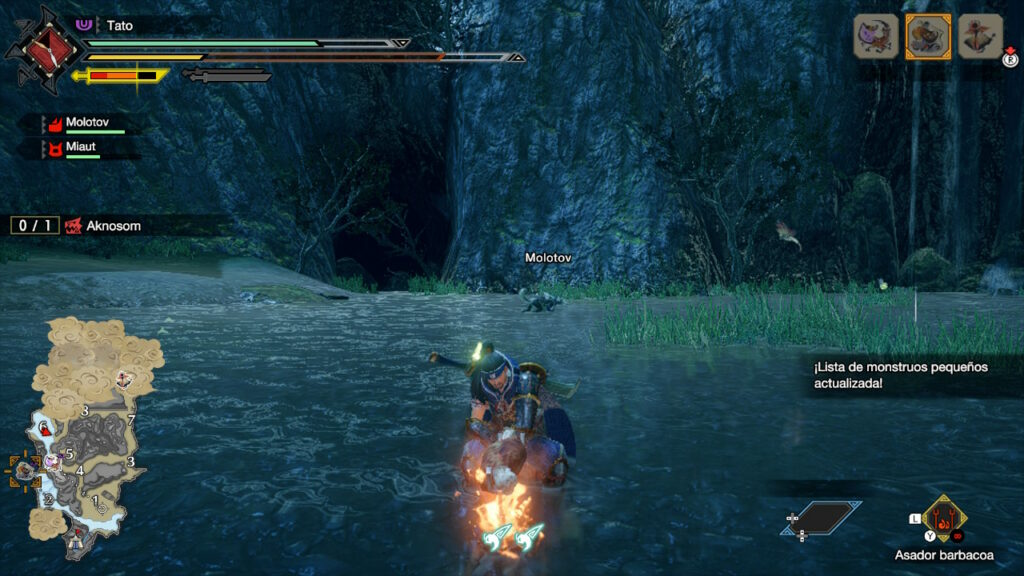Image resolution: width=1024 pixels, height=576 pixels.
Task: Select the purple monster target icon
Action: click(875, 36)
